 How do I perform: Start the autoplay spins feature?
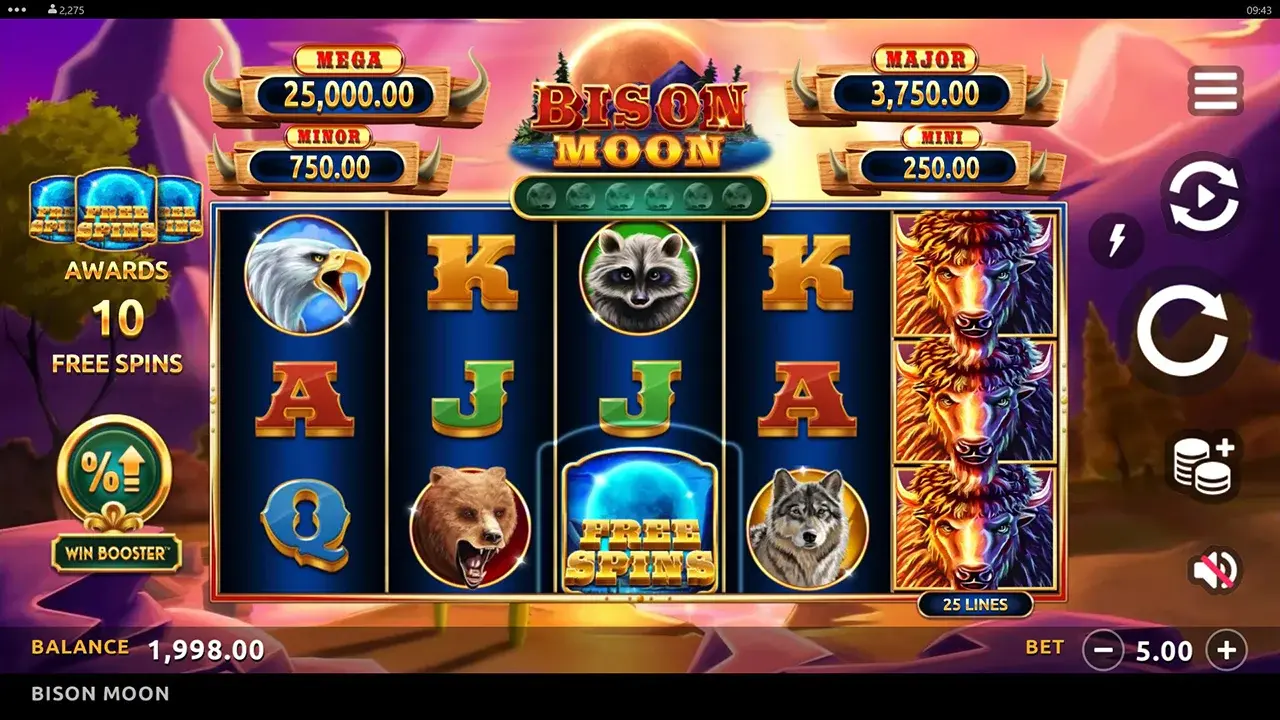pyautogui.click(x=1202, y=196)
